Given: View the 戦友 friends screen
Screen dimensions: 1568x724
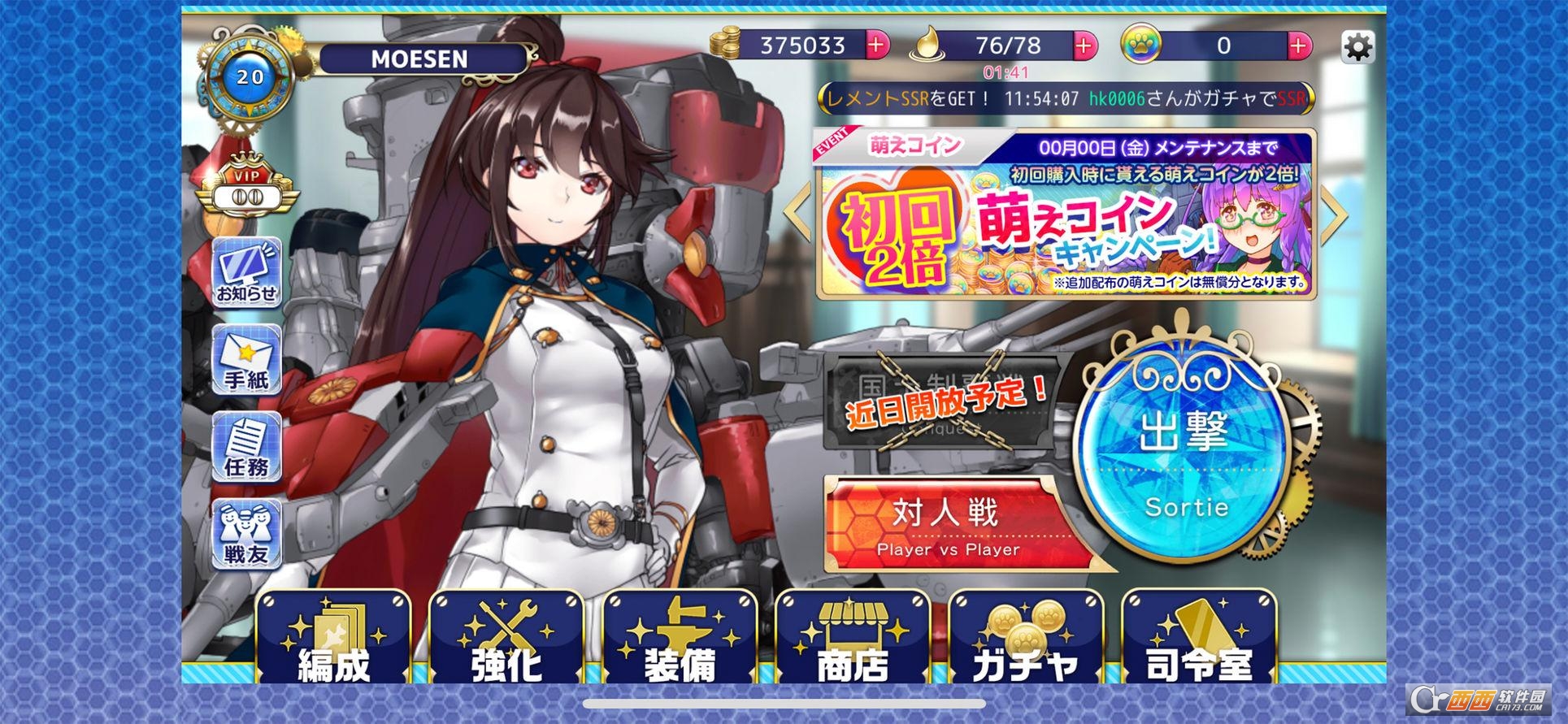Looking at the screenshot, I should (x=247, y=534).
